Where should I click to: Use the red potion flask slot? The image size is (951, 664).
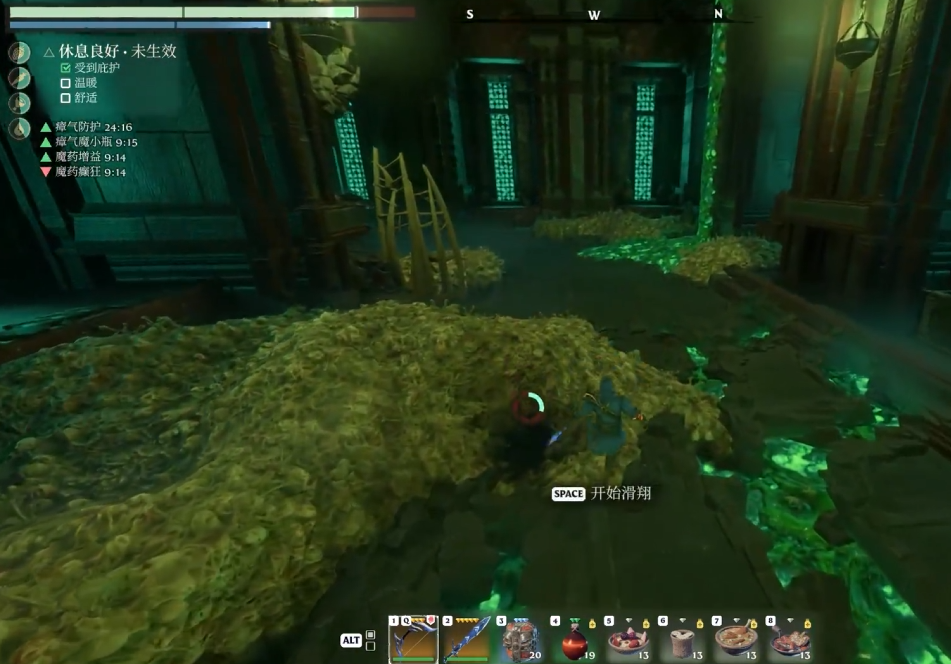574,639
